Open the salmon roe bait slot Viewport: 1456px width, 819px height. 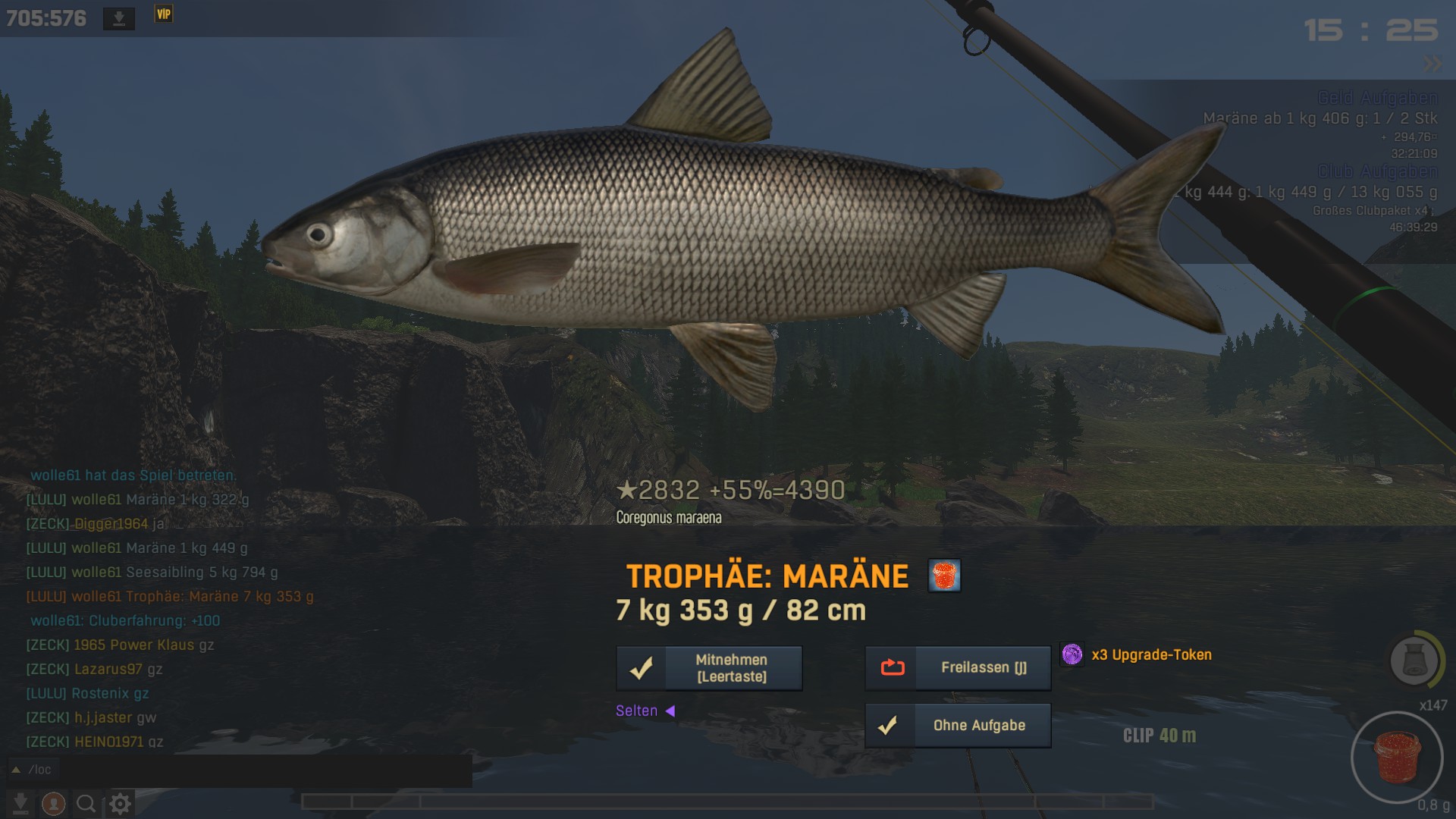[x=1396, y=758]
